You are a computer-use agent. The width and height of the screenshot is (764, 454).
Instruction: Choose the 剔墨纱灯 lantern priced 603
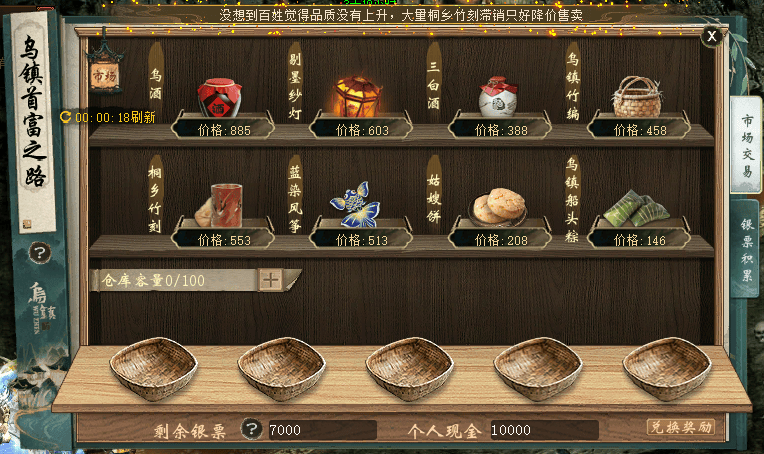(x=358, y=98)
